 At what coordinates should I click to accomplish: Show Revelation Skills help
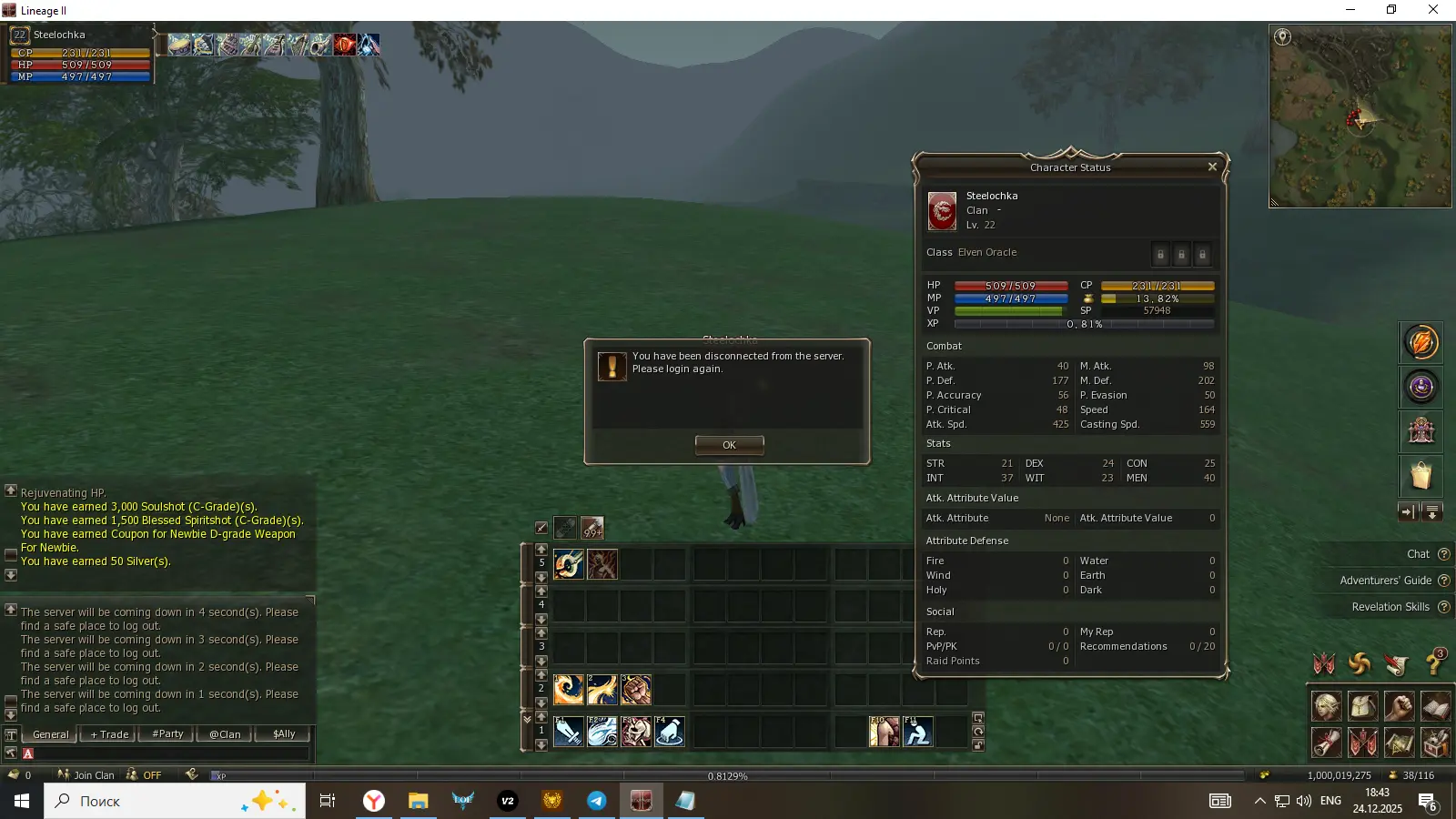coord(1390,607)
